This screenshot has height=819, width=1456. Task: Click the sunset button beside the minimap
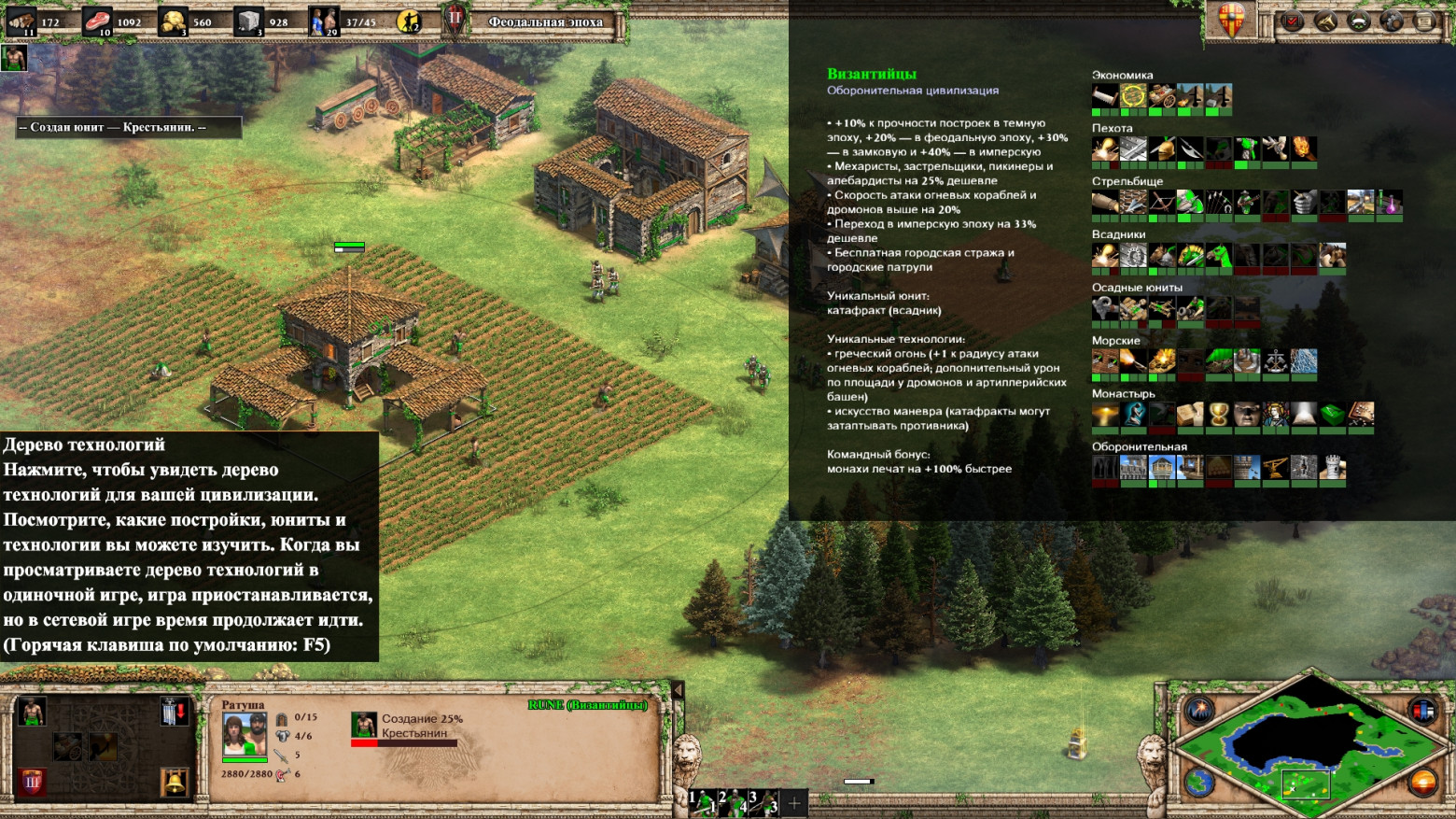pos(1422,781)
